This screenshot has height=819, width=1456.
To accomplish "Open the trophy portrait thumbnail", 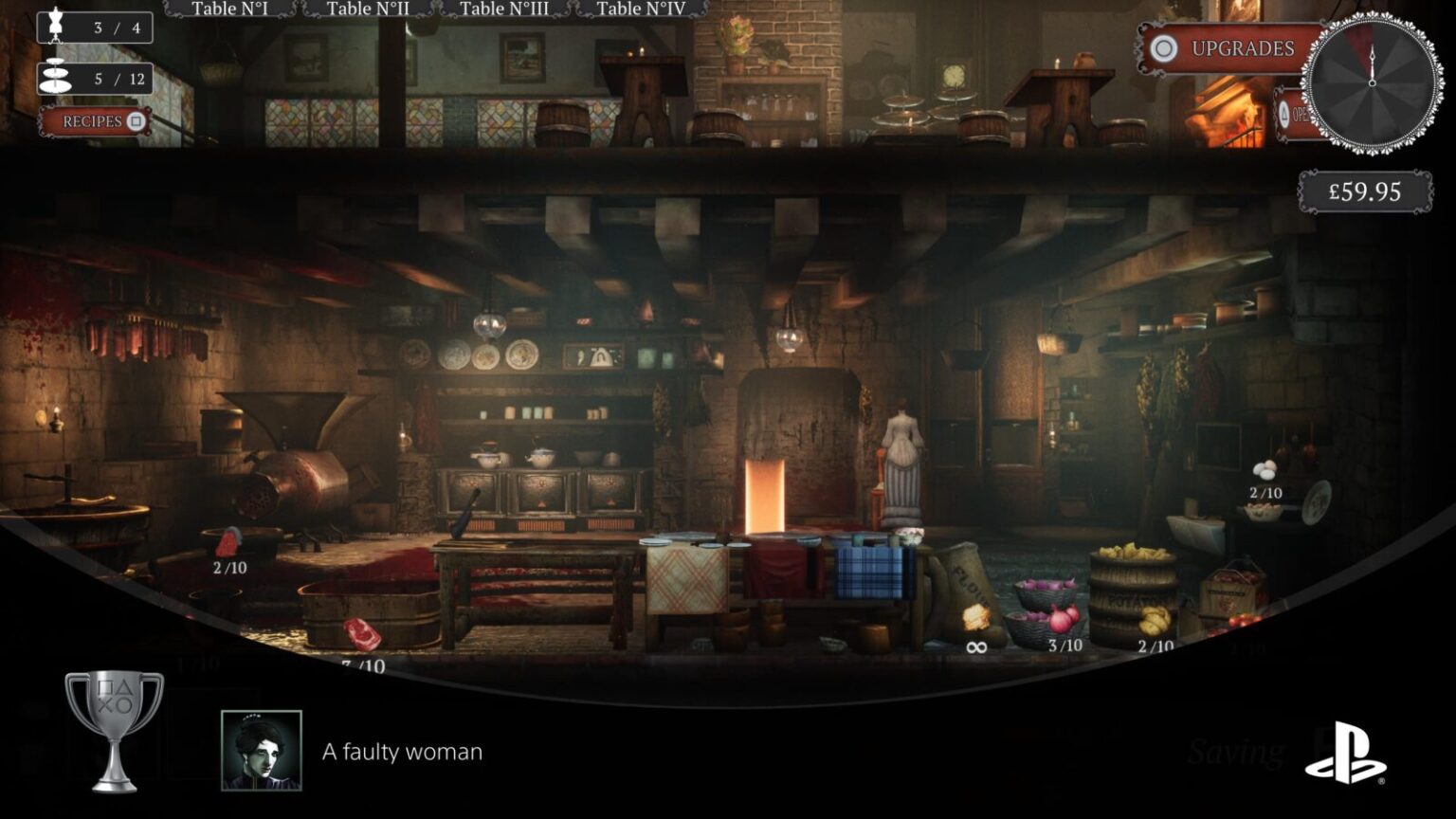I will (262, 750).
